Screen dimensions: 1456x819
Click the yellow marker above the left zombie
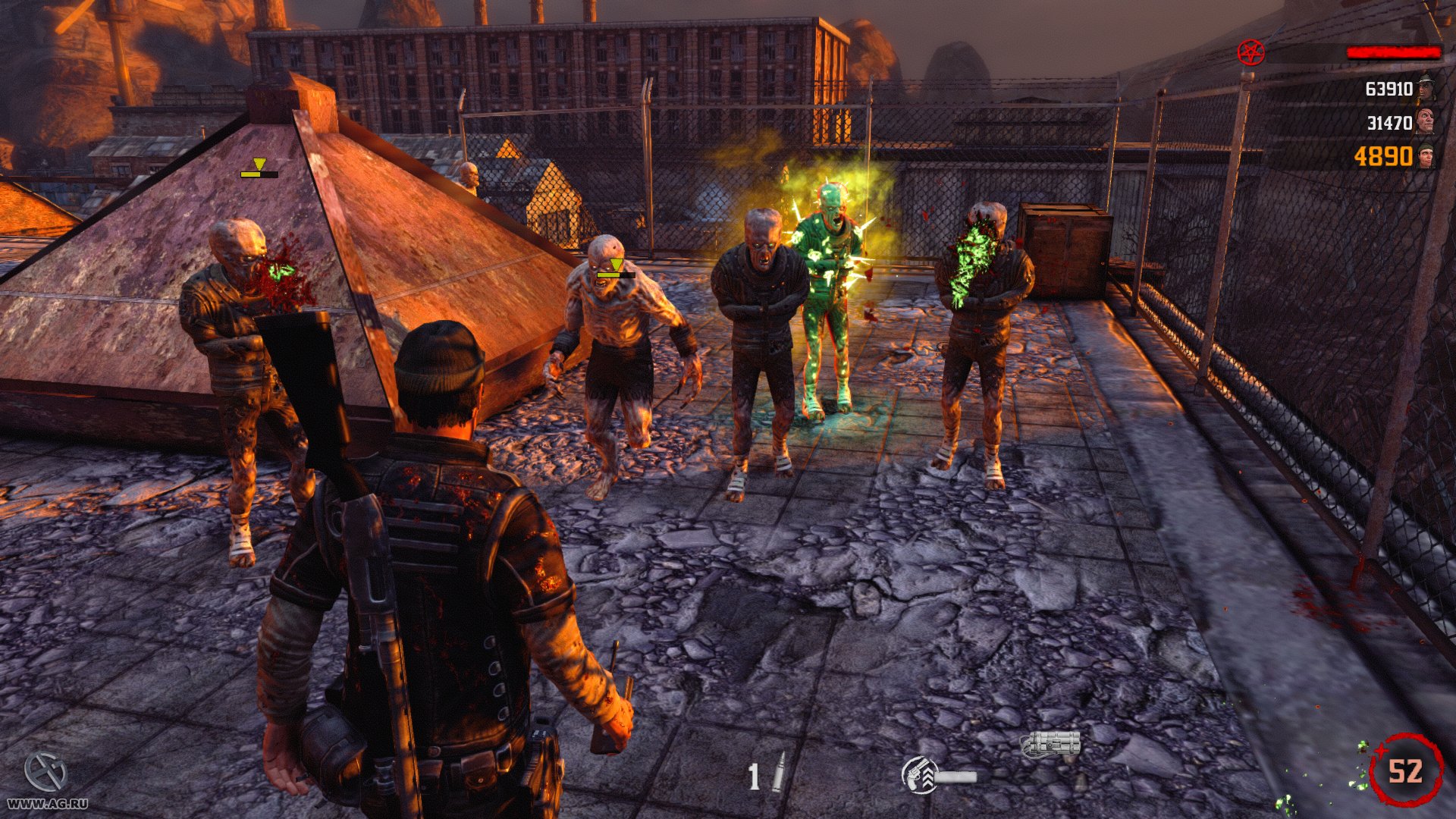tap(258, 164)
